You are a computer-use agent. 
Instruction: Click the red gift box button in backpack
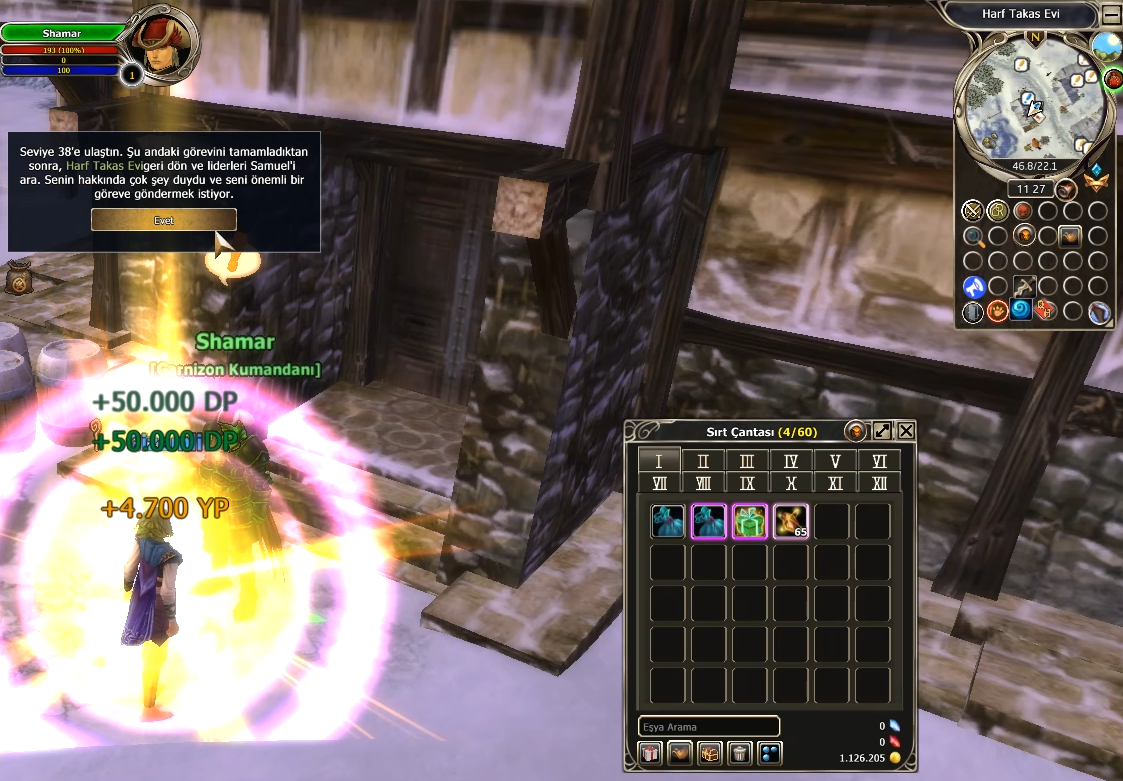pos(650,754)
